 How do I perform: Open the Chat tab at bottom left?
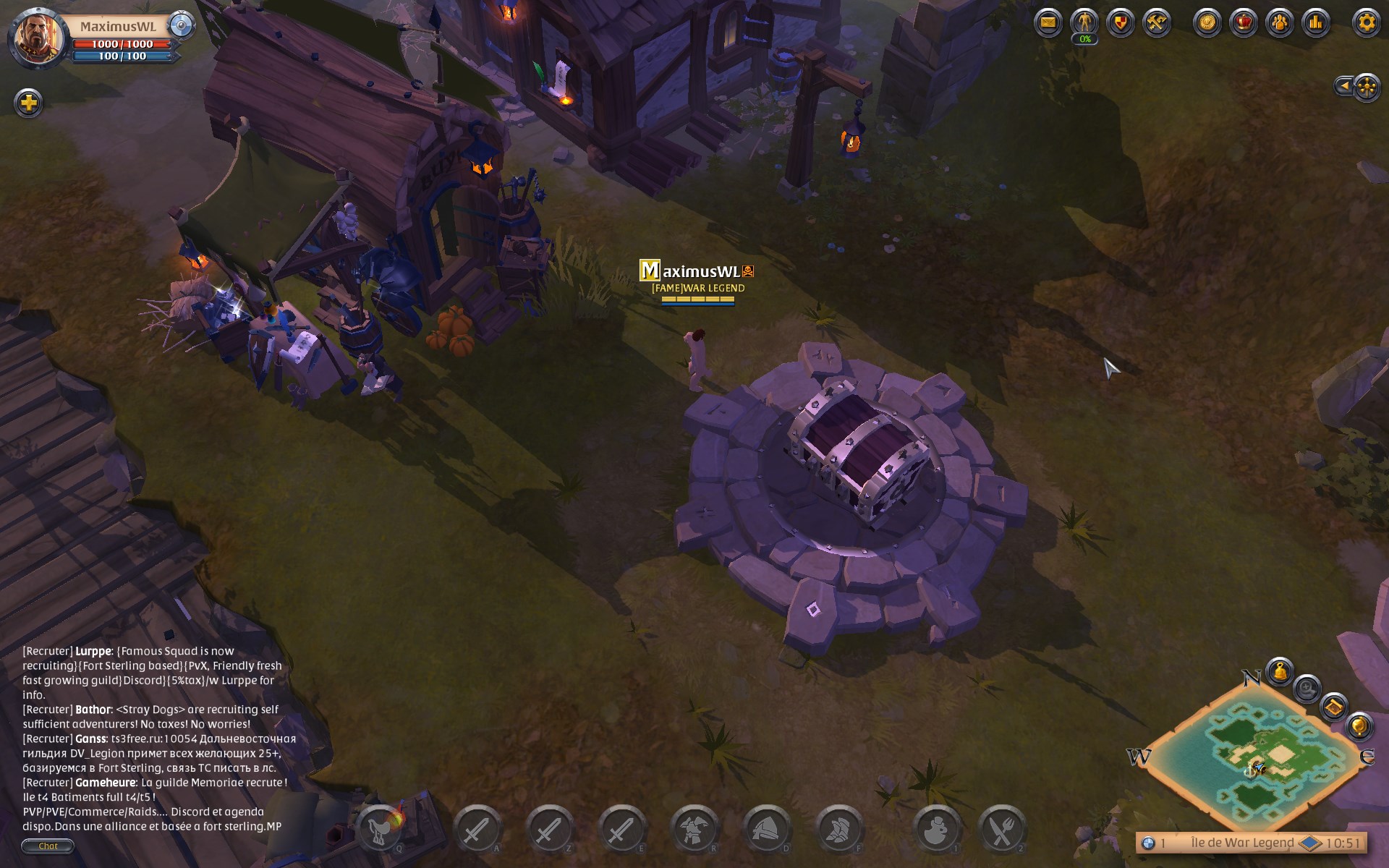point(48,846)
